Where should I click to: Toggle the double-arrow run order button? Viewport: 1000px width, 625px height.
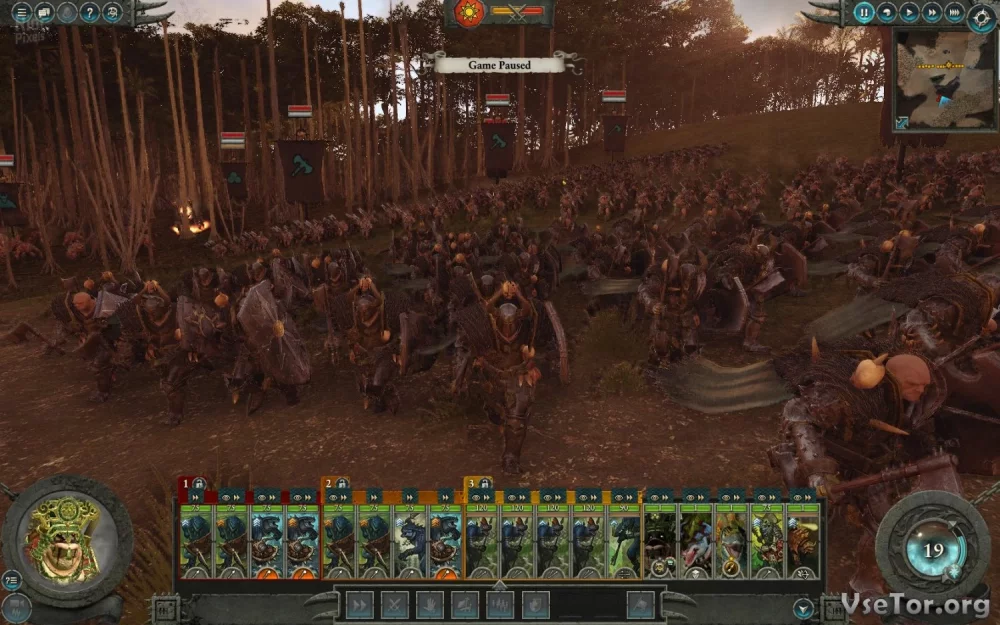point(359,604)
